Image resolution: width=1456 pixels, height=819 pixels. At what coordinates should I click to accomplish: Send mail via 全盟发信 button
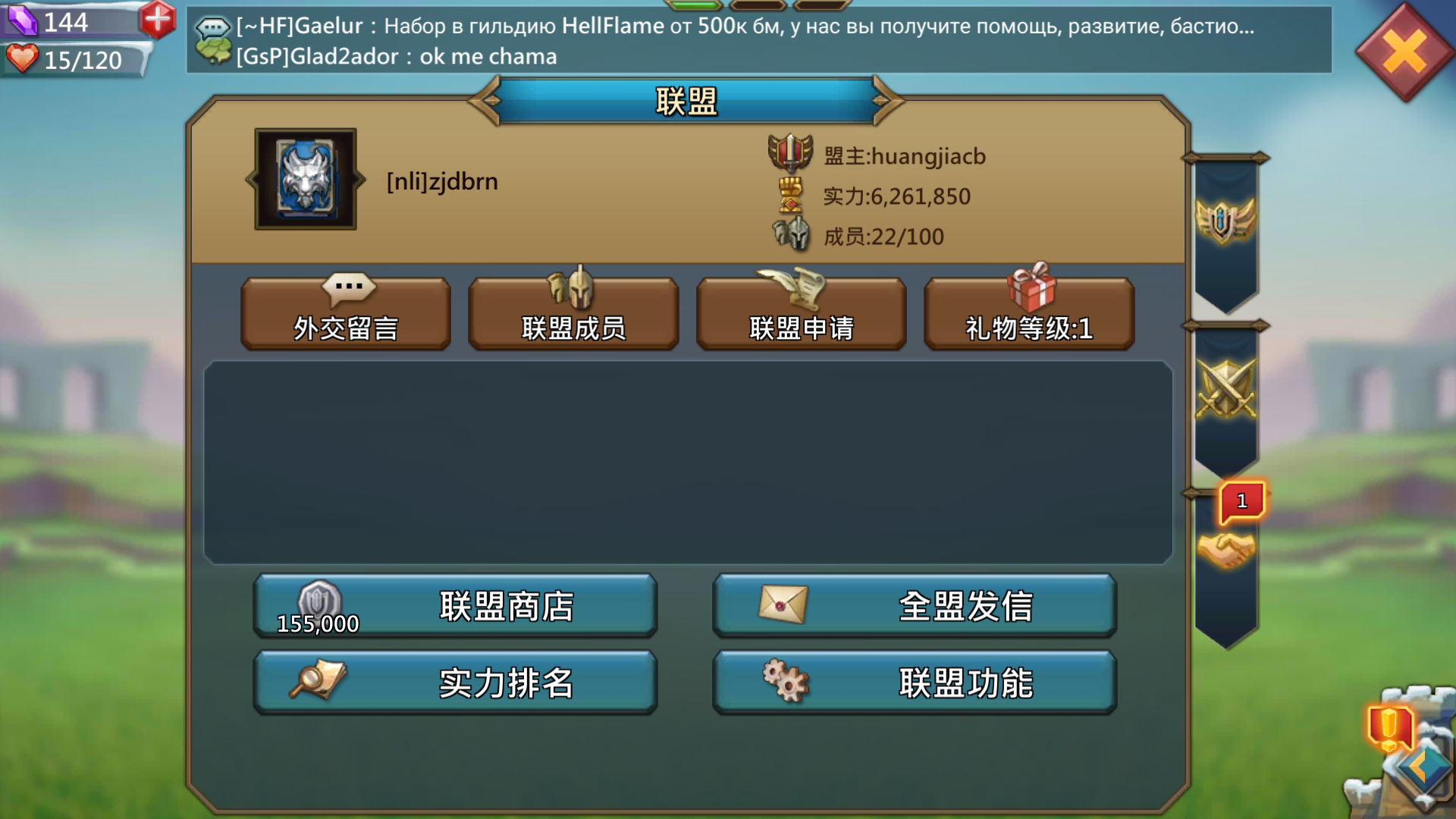pyautogui.click(x=914, y=605)
